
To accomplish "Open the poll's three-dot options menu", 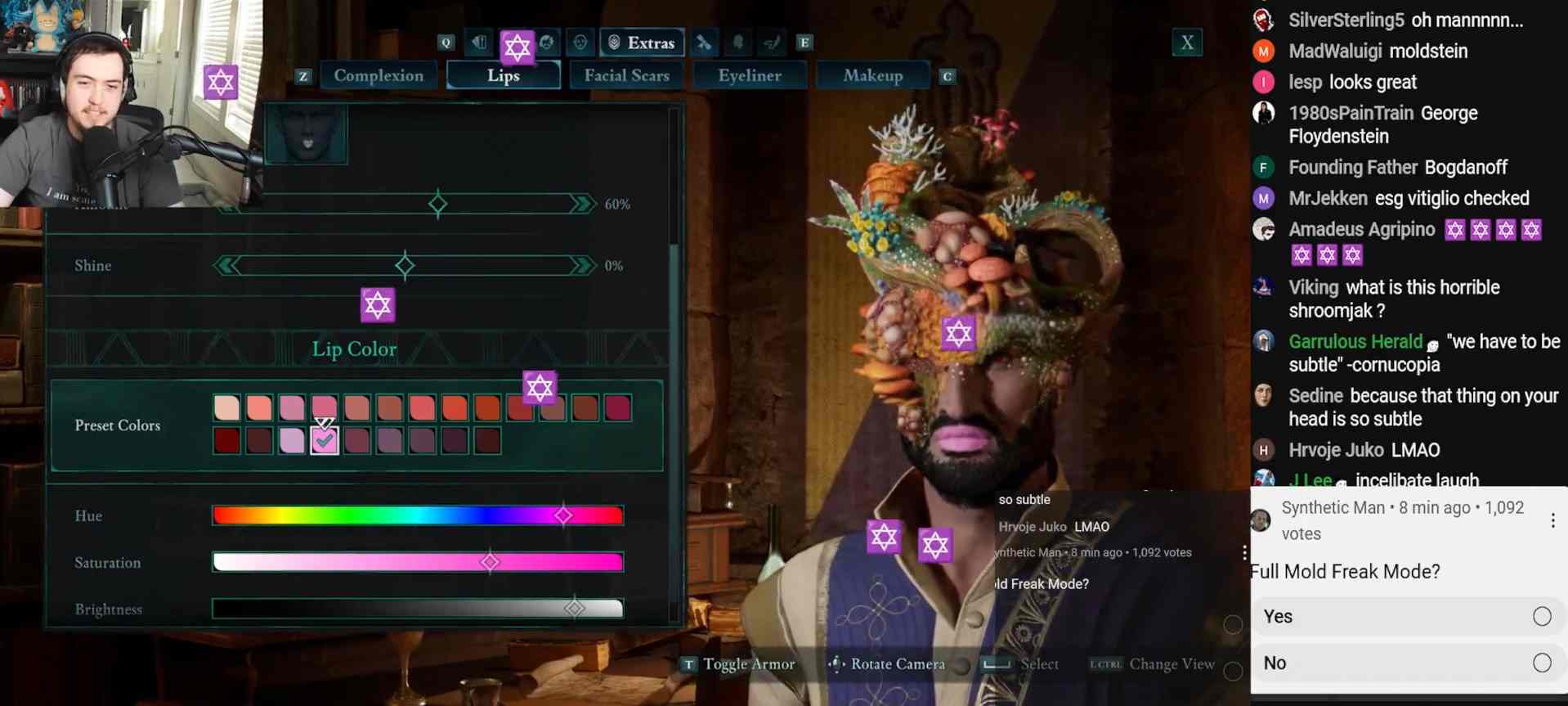I will pos(1552,520).
